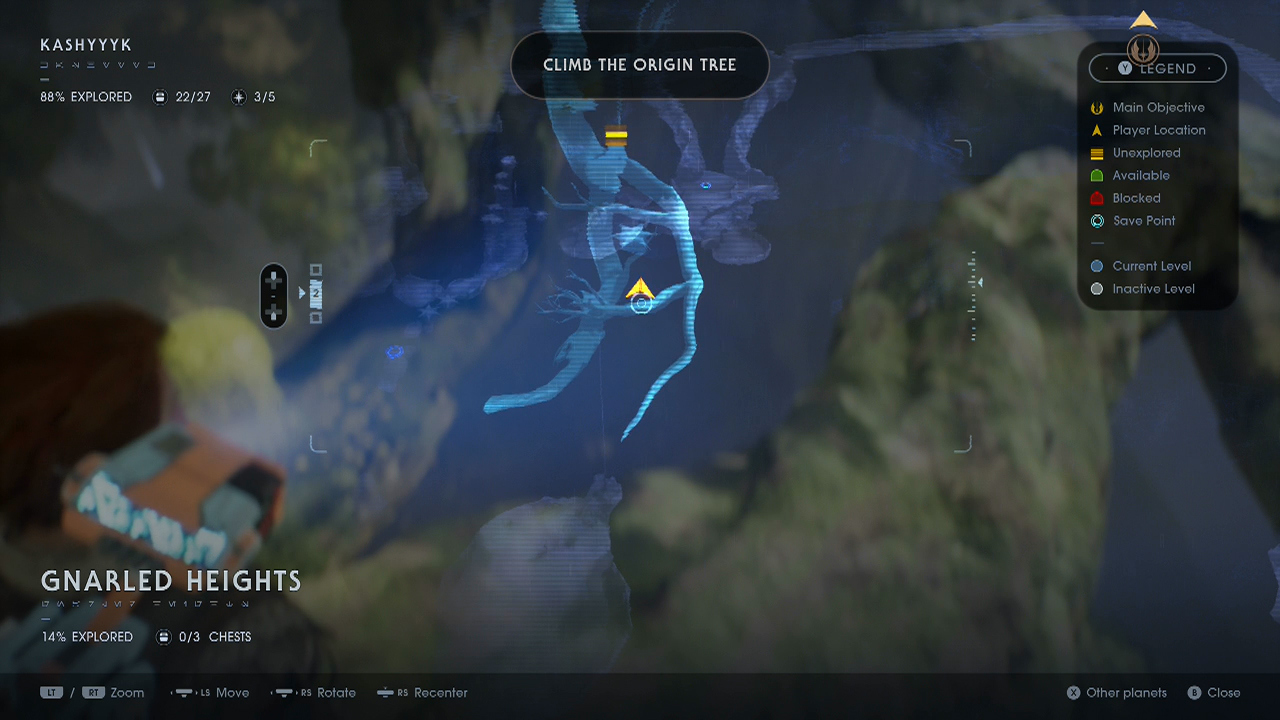Select the yellow Unexplored marker atop the tree
1280x720 pixels.
(x=617, y=134)
